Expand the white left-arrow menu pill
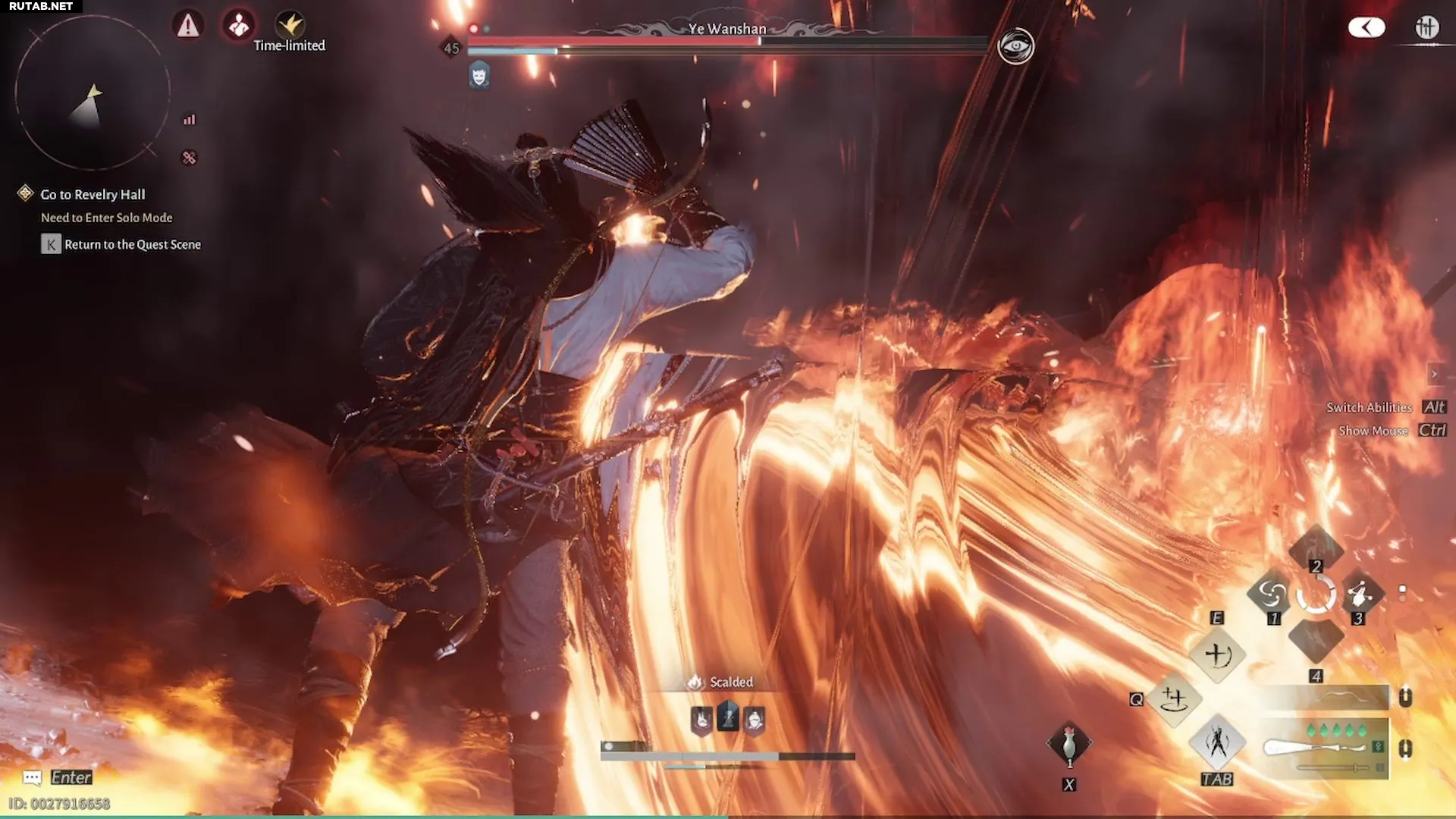The height and width of the screenshot is (819, 1456). [1367, 28]
